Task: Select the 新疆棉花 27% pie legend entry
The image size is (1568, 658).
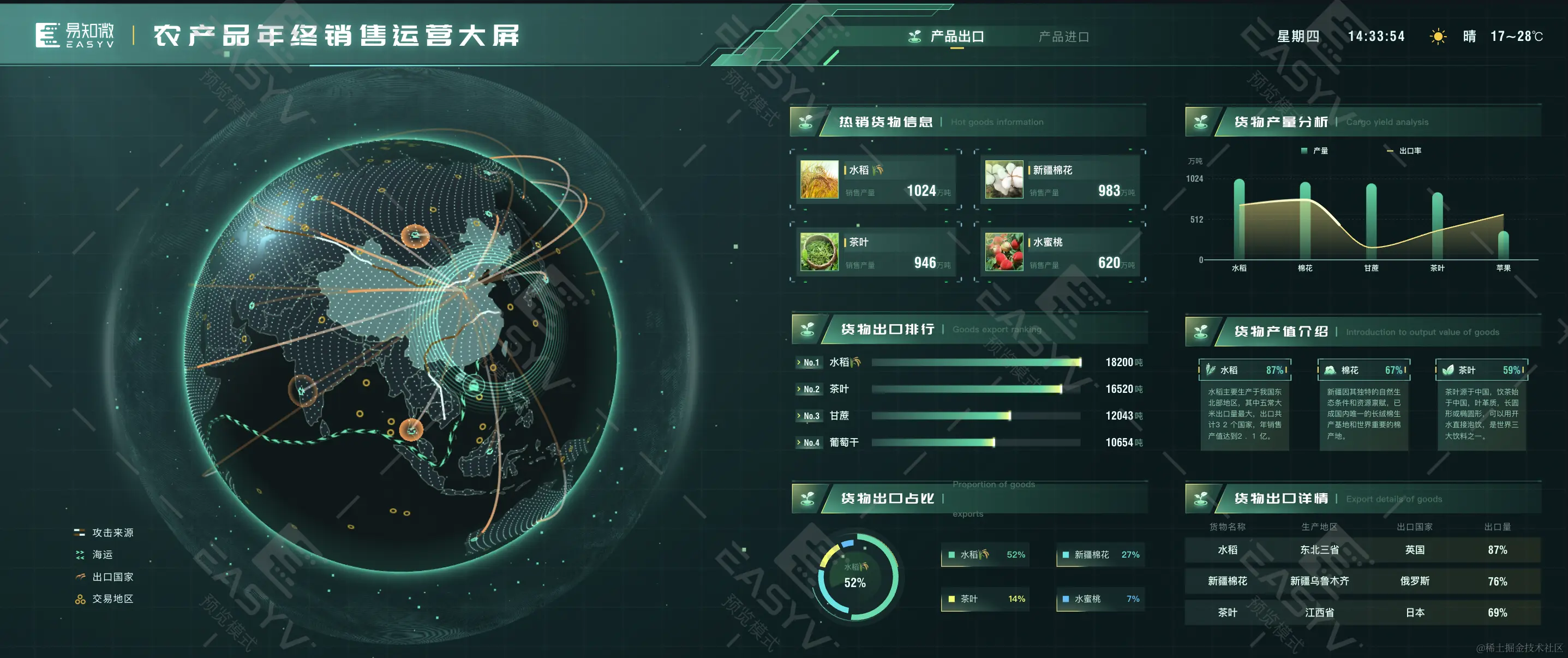Action: tap(1100, 554)
